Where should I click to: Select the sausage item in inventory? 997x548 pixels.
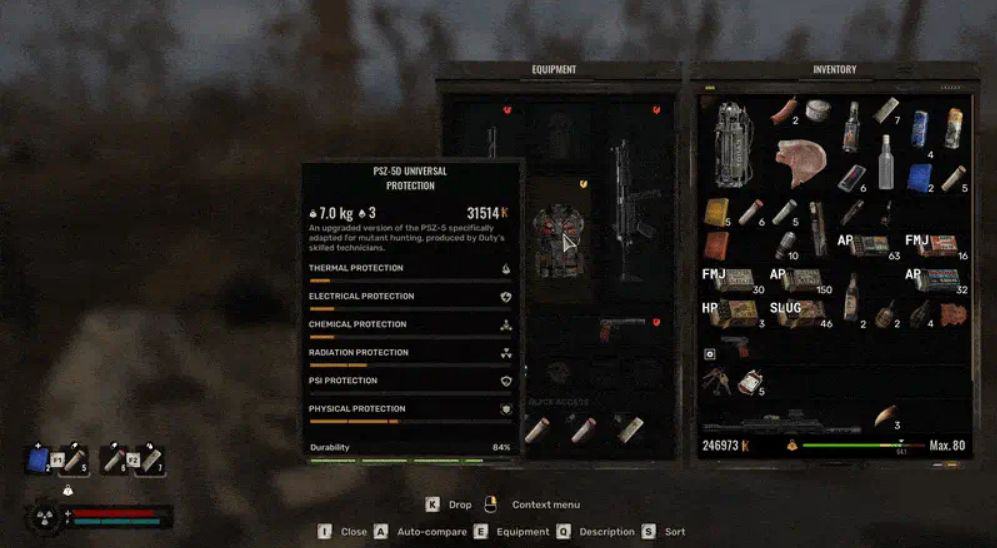[783, 110]
